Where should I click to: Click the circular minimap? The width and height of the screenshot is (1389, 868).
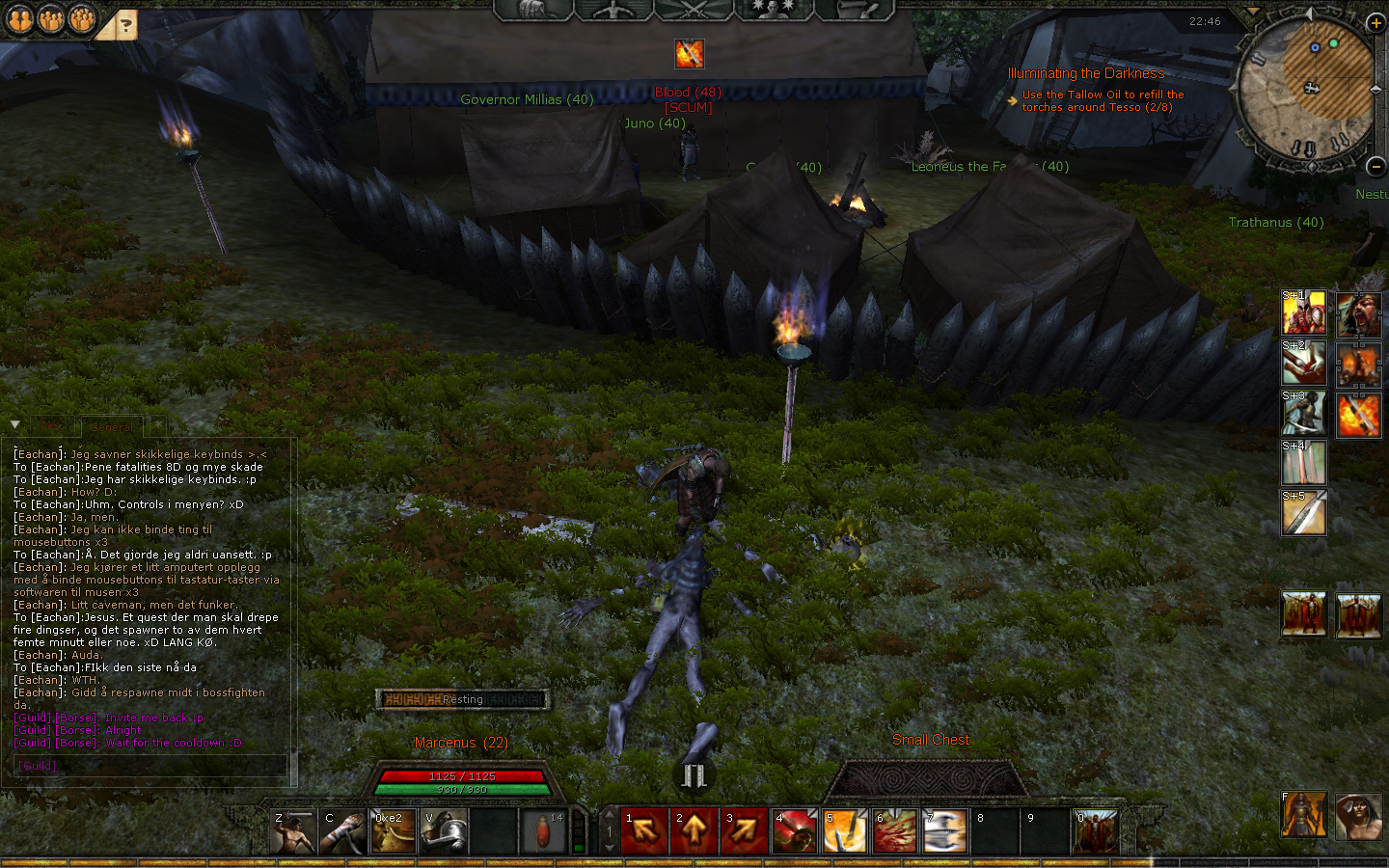(1305, 89)
